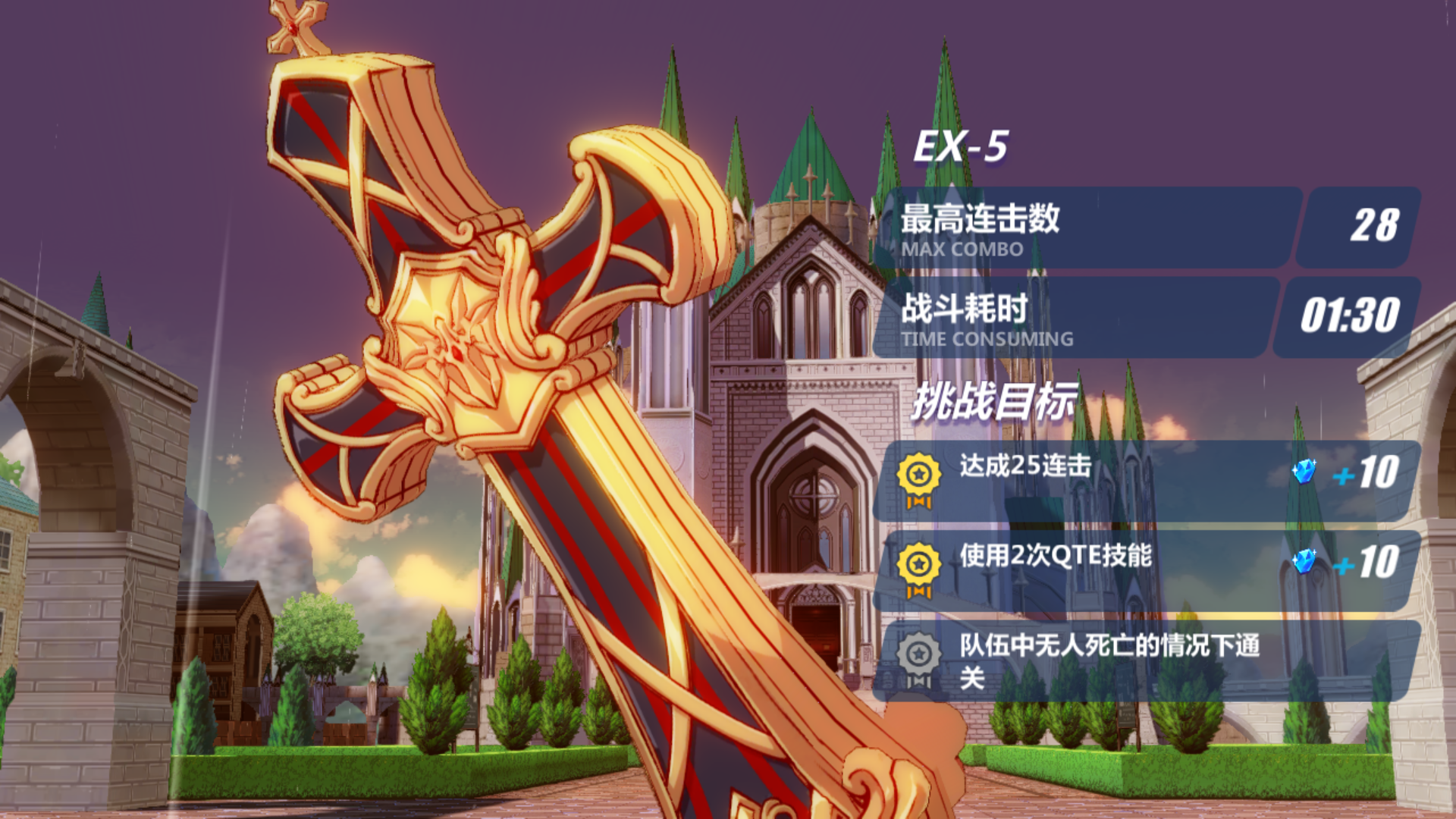The width and height of the screenshot is (1456, 819).
Task: Open the EX-5 stage title
Action: (x=960, y=144)
